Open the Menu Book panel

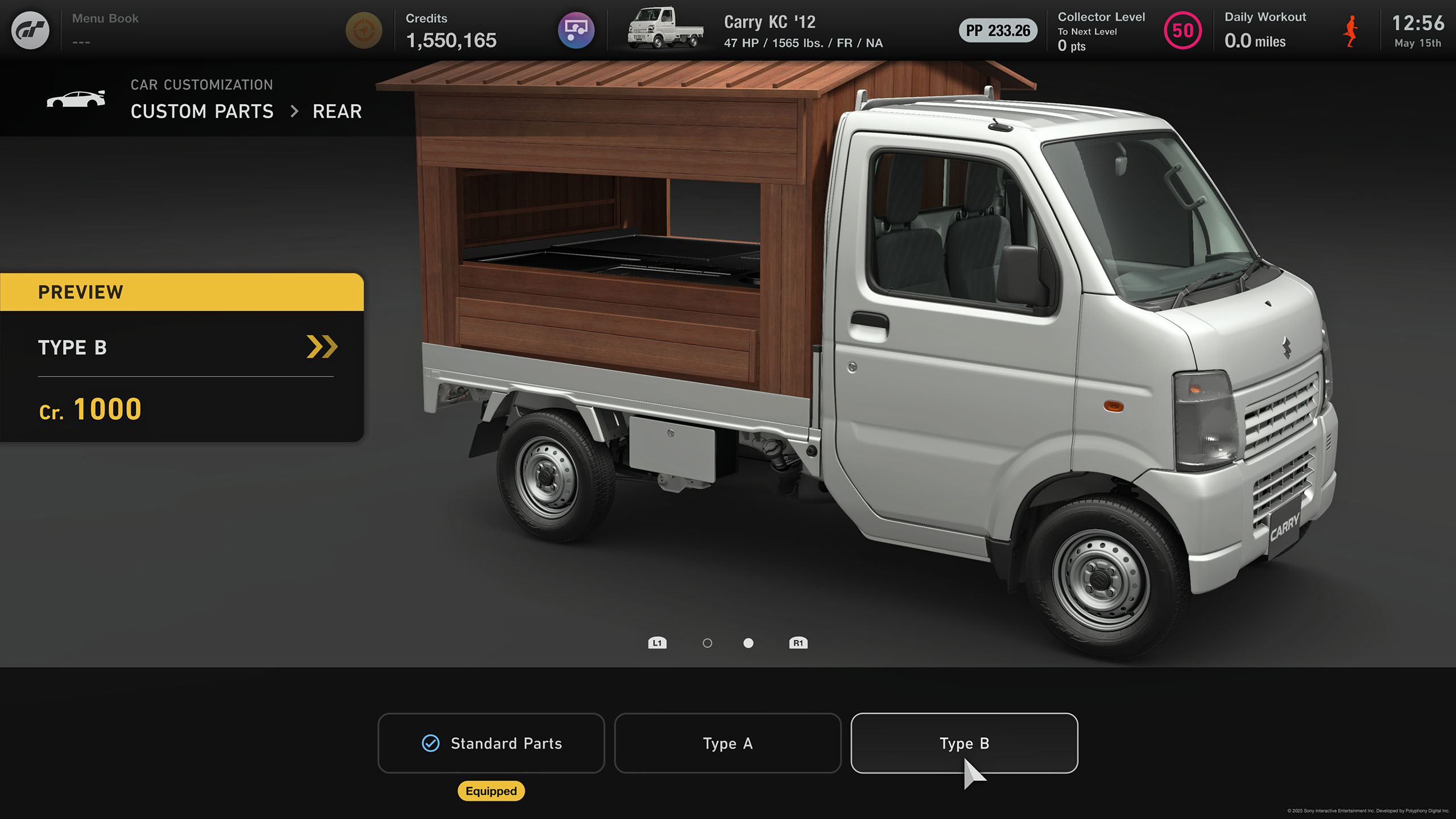[x=106, y=30]
